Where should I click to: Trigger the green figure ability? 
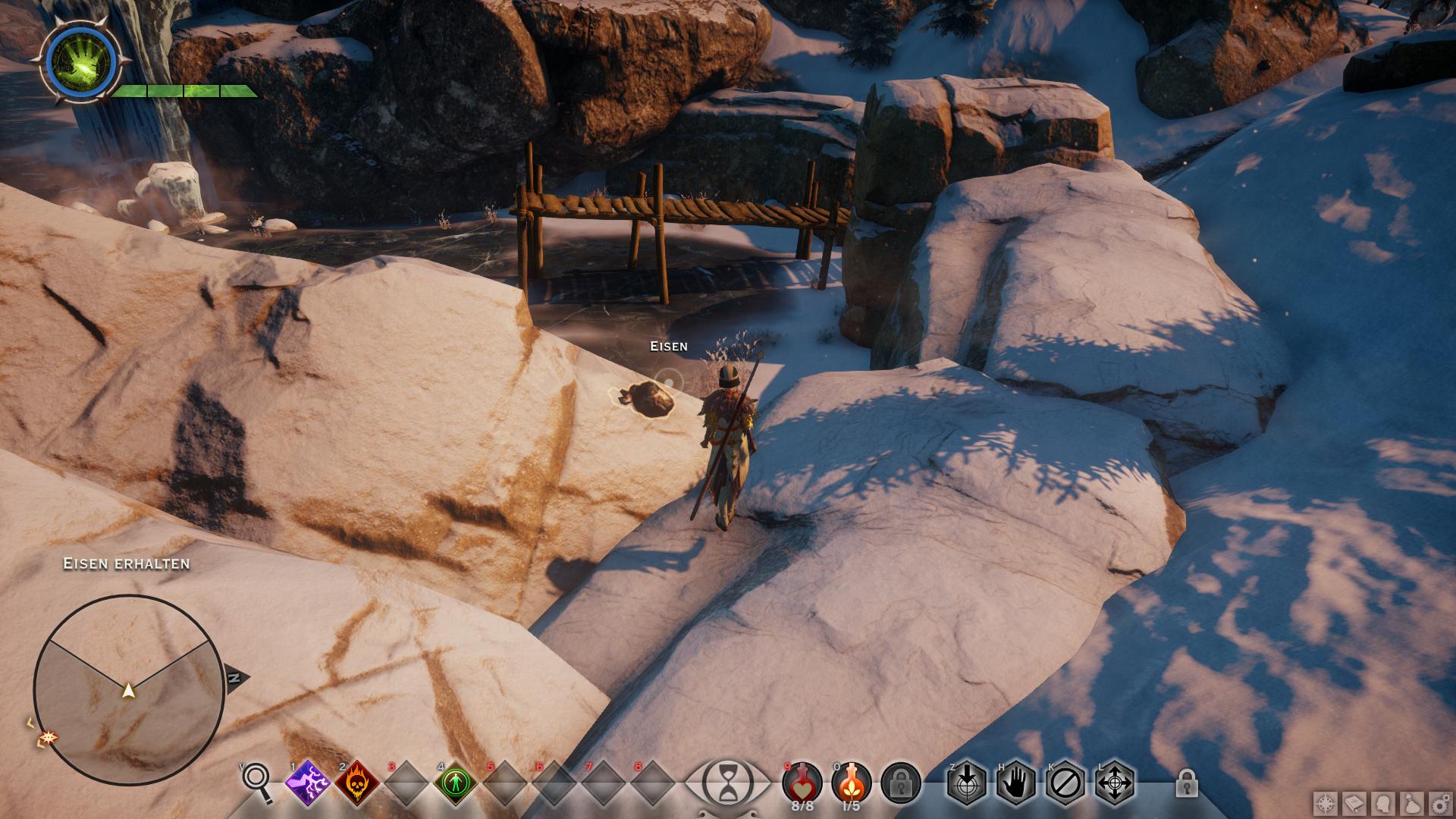pyautogui.click(x=455, y=783)
